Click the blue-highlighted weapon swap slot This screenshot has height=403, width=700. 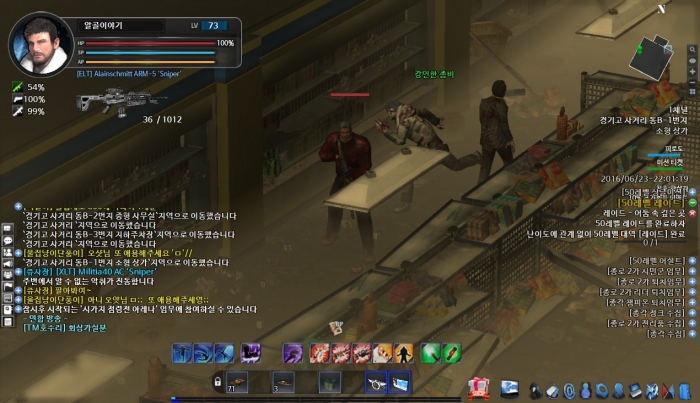tap(376, 381)
